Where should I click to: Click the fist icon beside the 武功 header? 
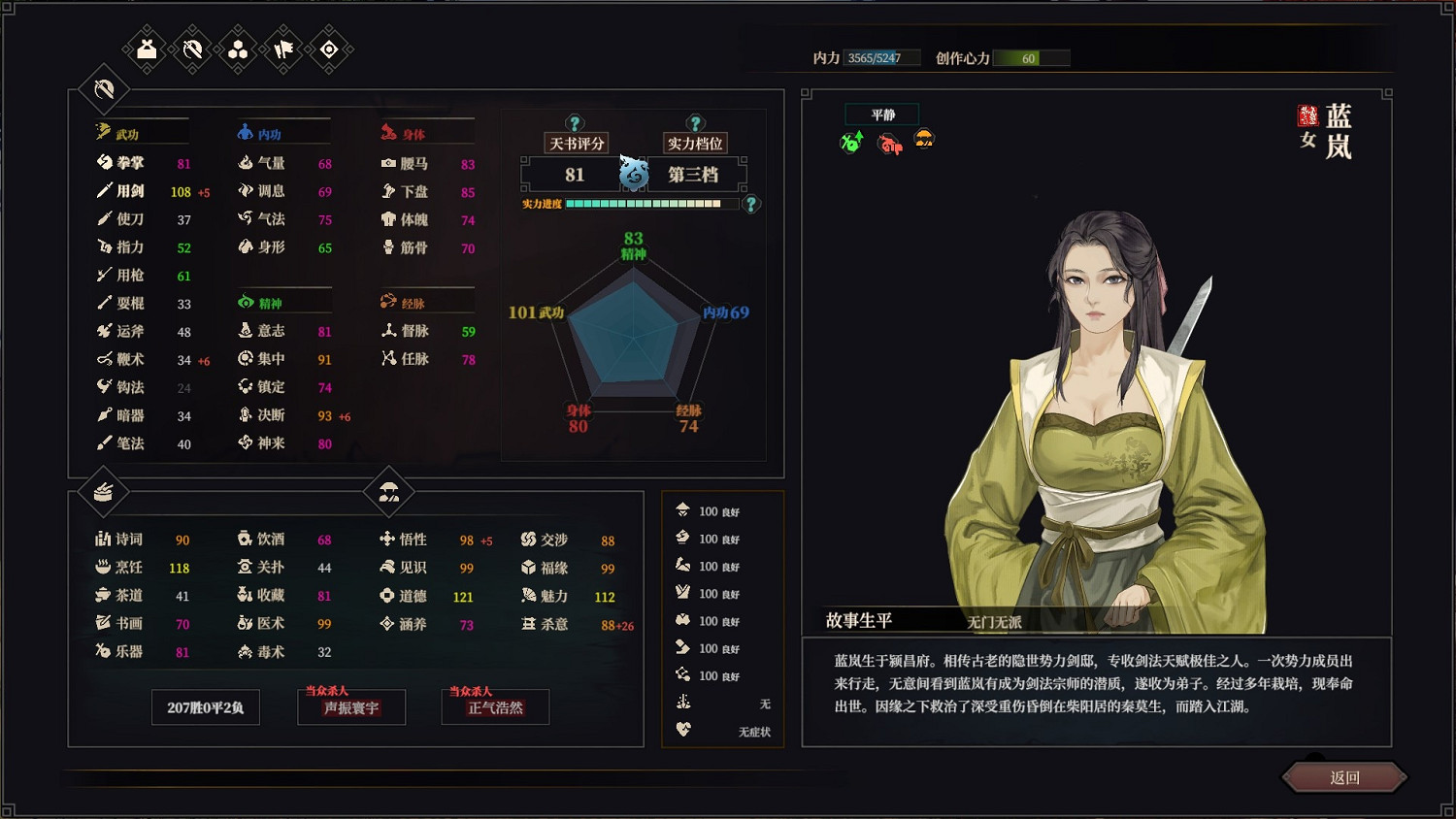click(x=103, y=132)
